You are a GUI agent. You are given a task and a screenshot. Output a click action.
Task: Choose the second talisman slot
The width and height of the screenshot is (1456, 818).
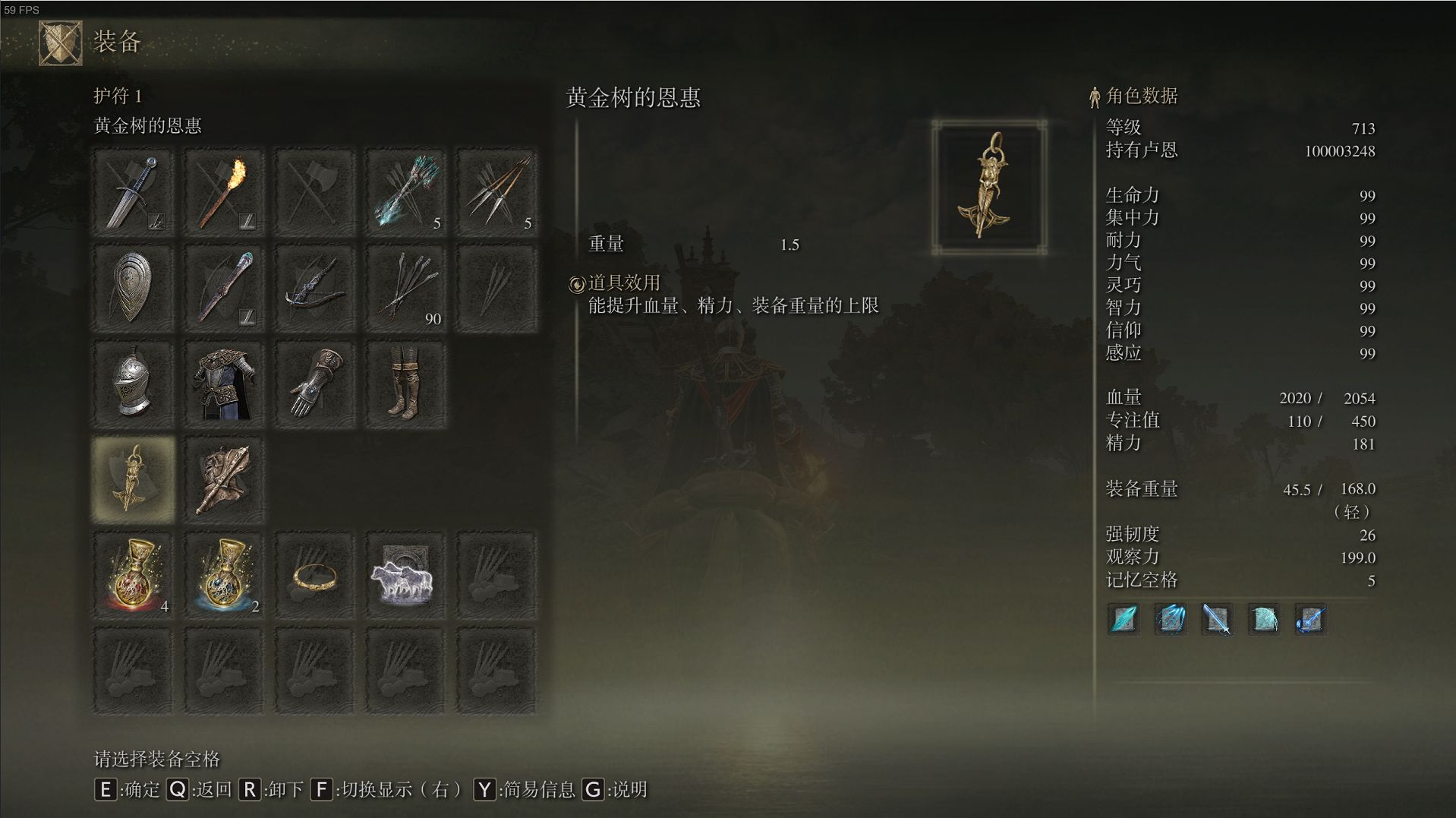coord(224,479)
